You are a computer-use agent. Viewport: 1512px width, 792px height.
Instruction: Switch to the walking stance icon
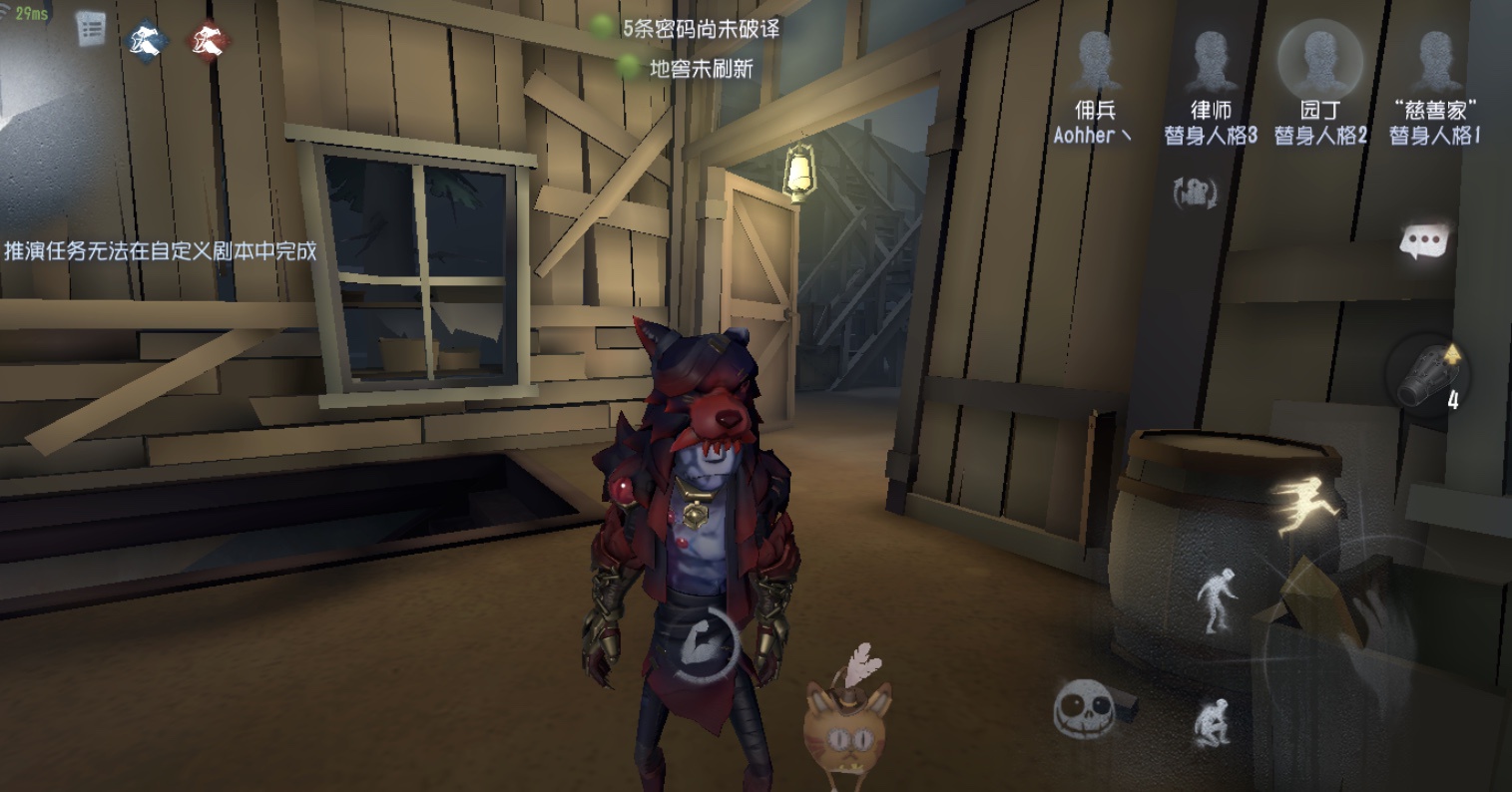pos(1218,598)
